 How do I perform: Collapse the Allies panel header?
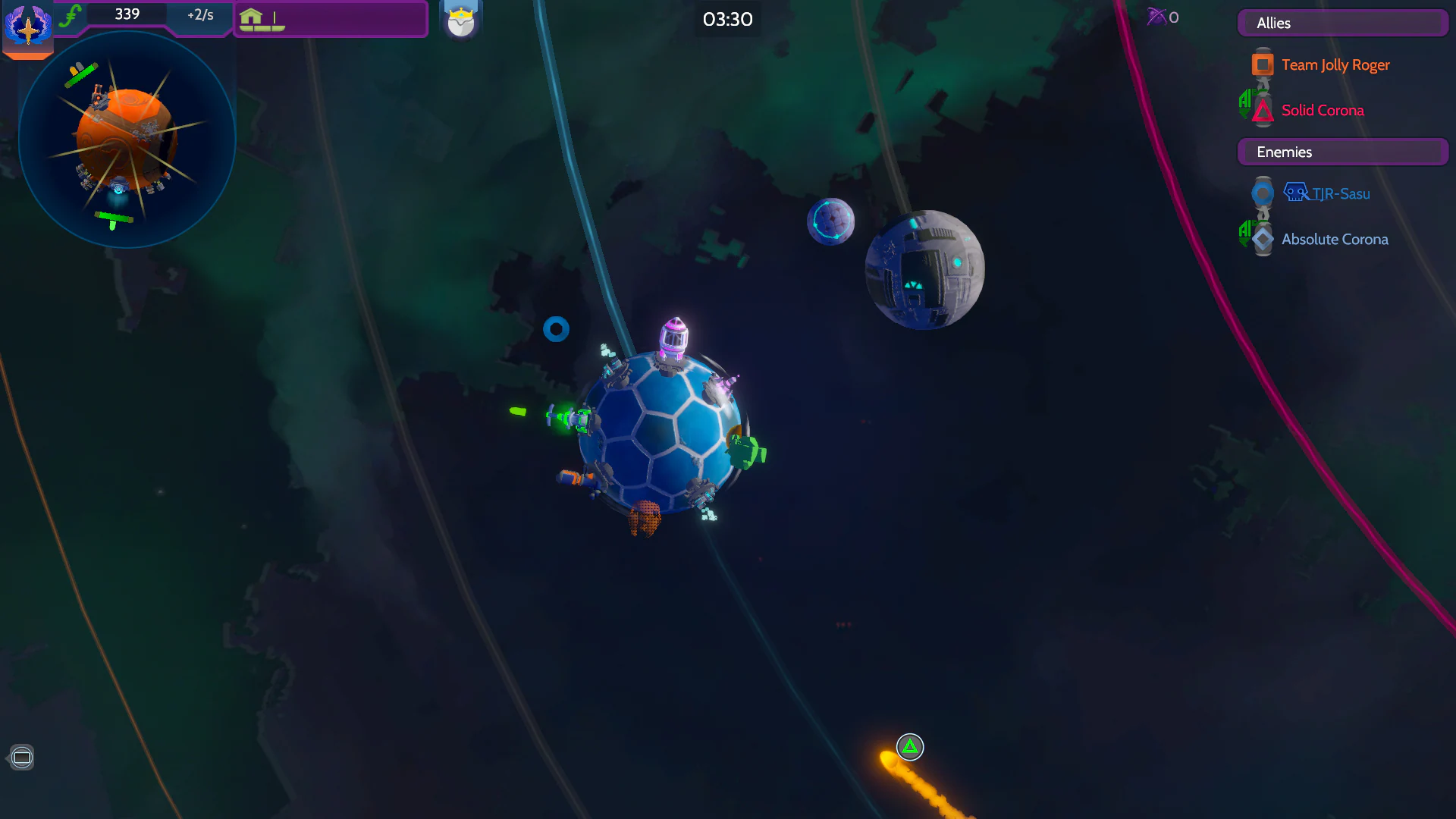(1342, 23)
